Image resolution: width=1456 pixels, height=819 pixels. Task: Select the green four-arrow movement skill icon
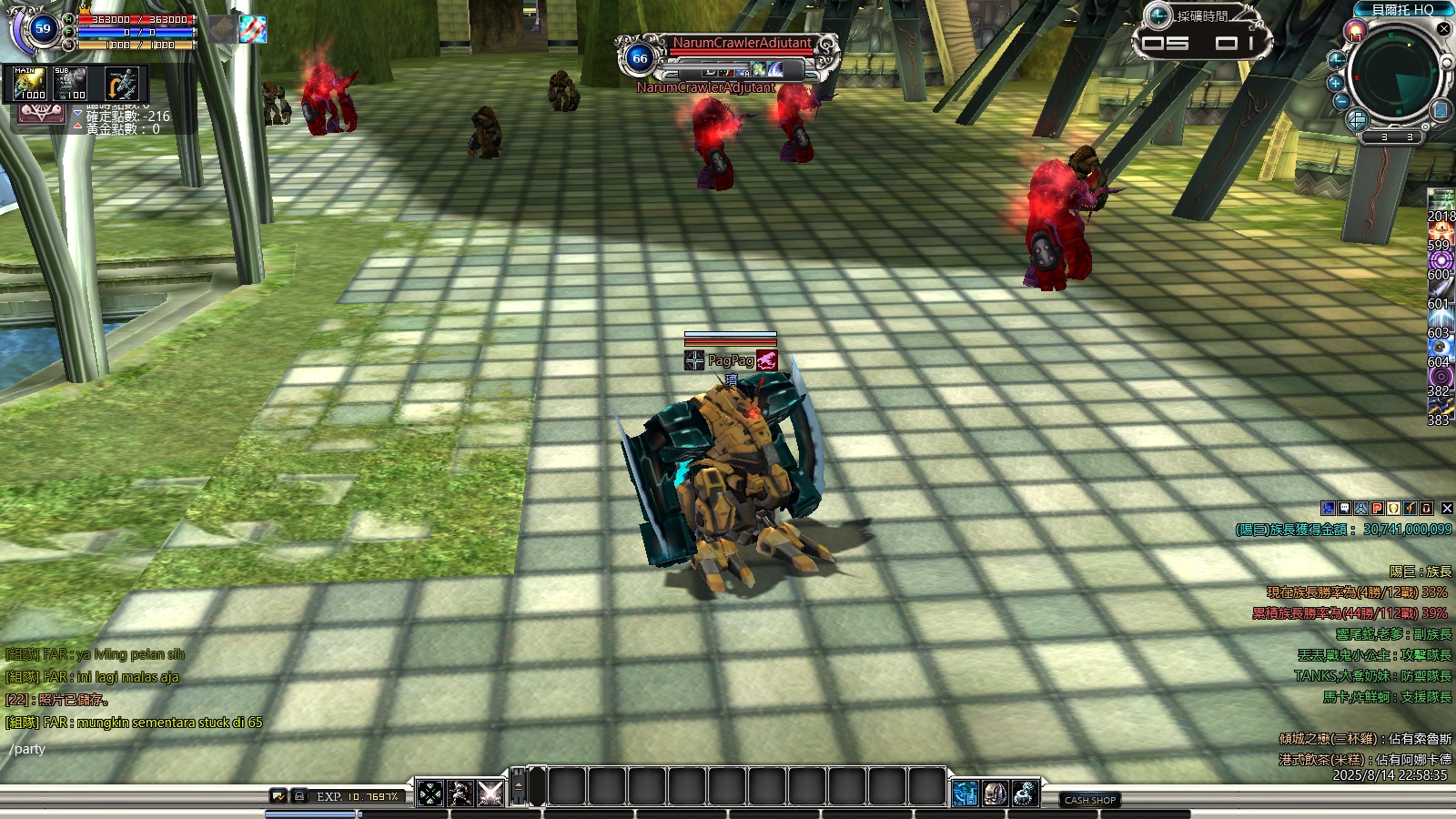coord(430,793)
